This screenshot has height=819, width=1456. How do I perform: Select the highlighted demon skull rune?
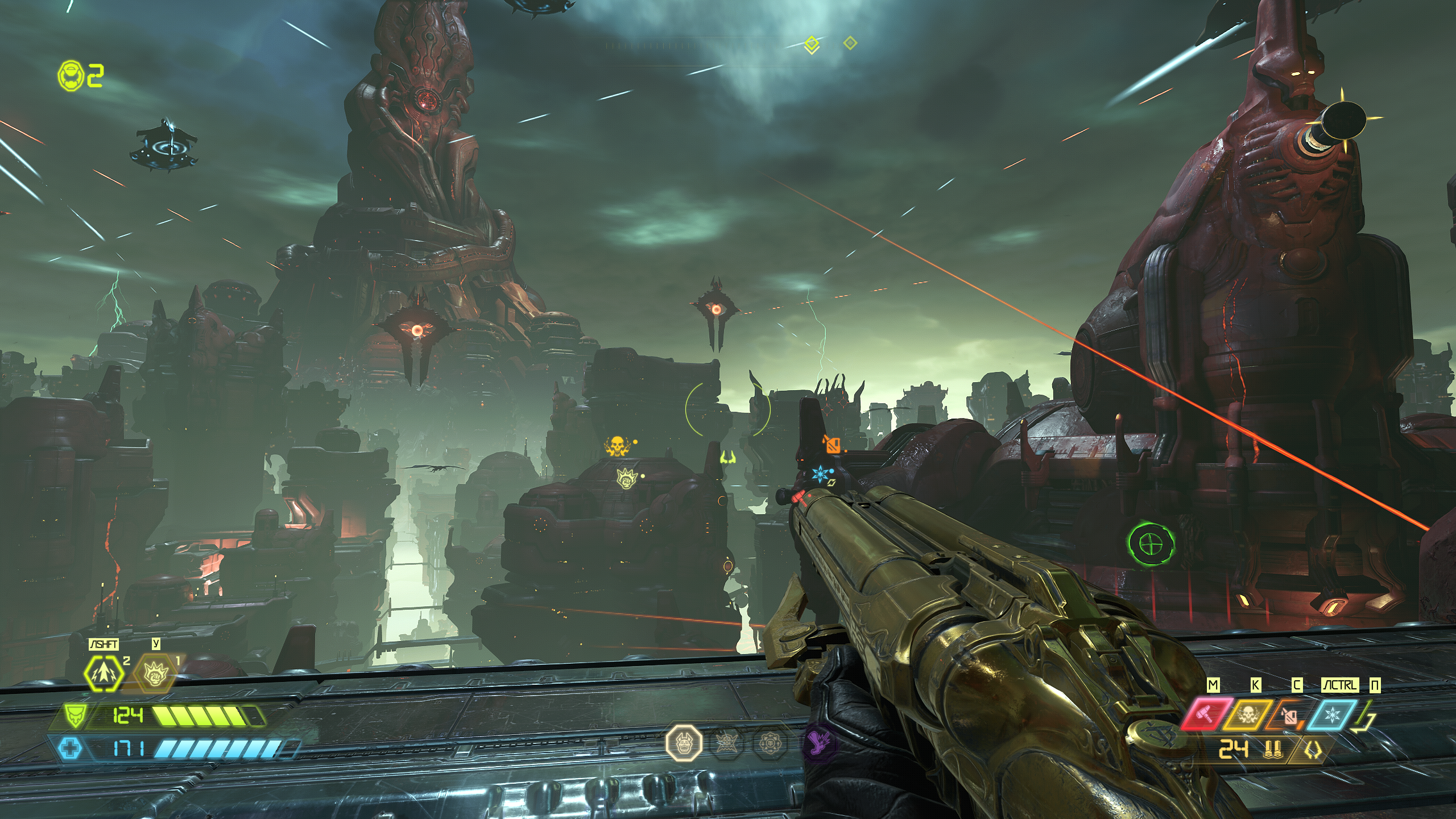pos(684,742)
